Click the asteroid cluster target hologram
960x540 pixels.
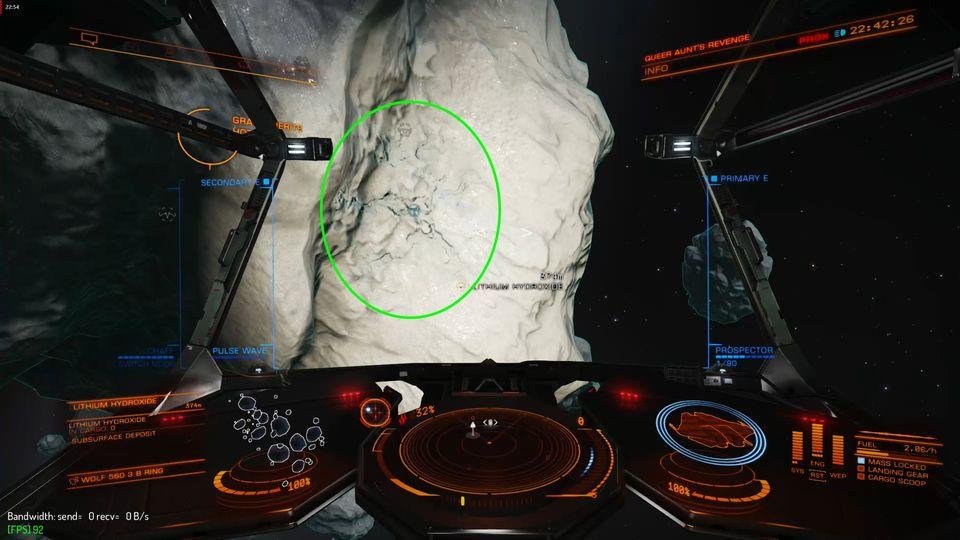(x=277, y=432)
